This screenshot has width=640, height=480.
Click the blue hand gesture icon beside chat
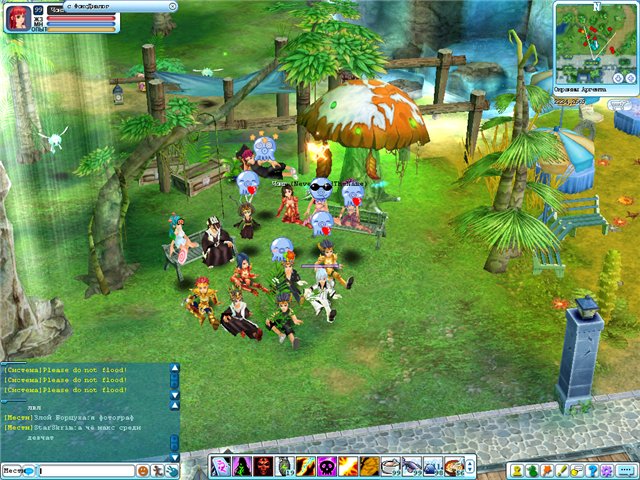click(172, 469)
